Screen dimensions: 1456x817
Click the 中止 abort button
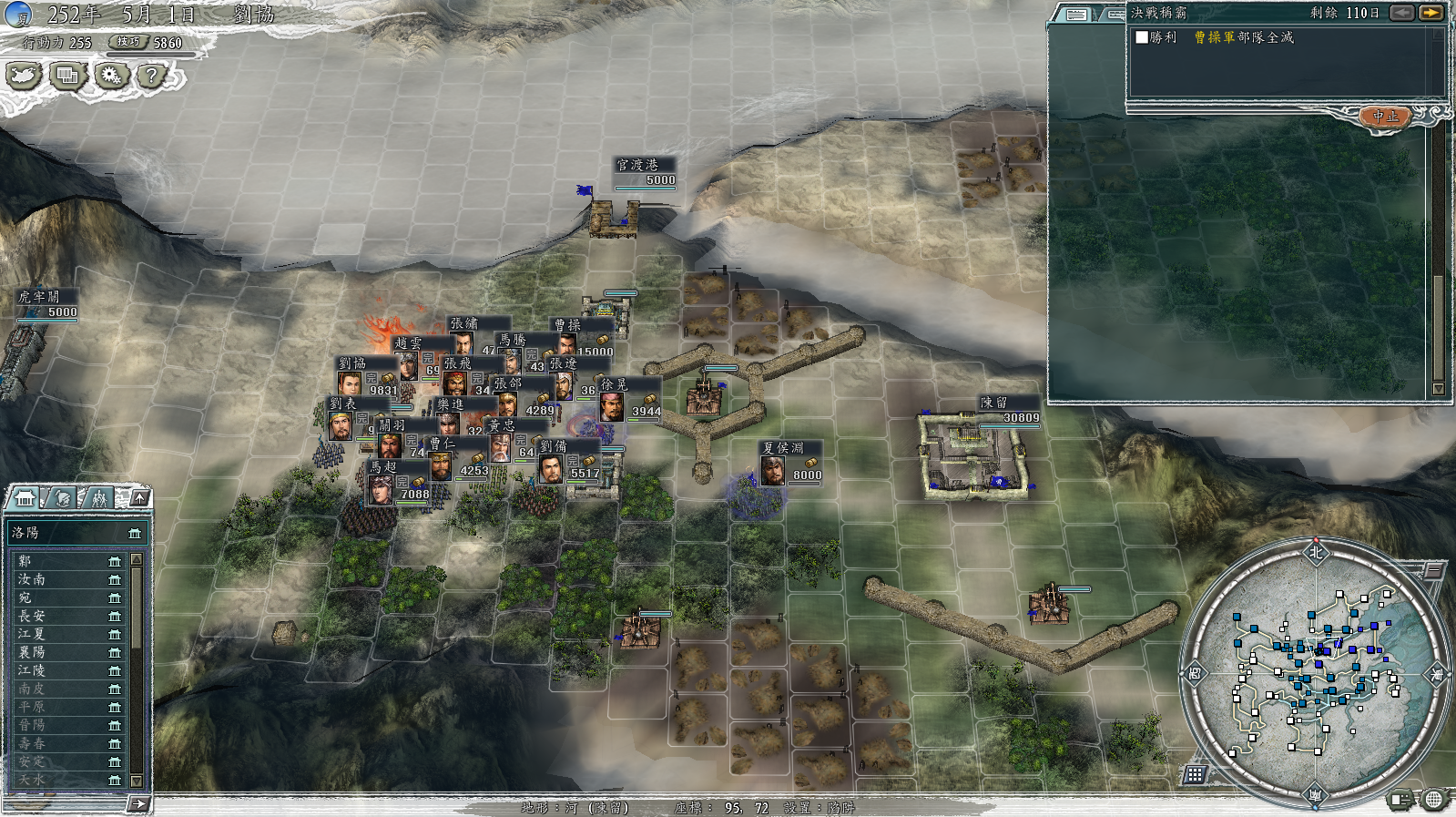click(x=1385, y=117)
